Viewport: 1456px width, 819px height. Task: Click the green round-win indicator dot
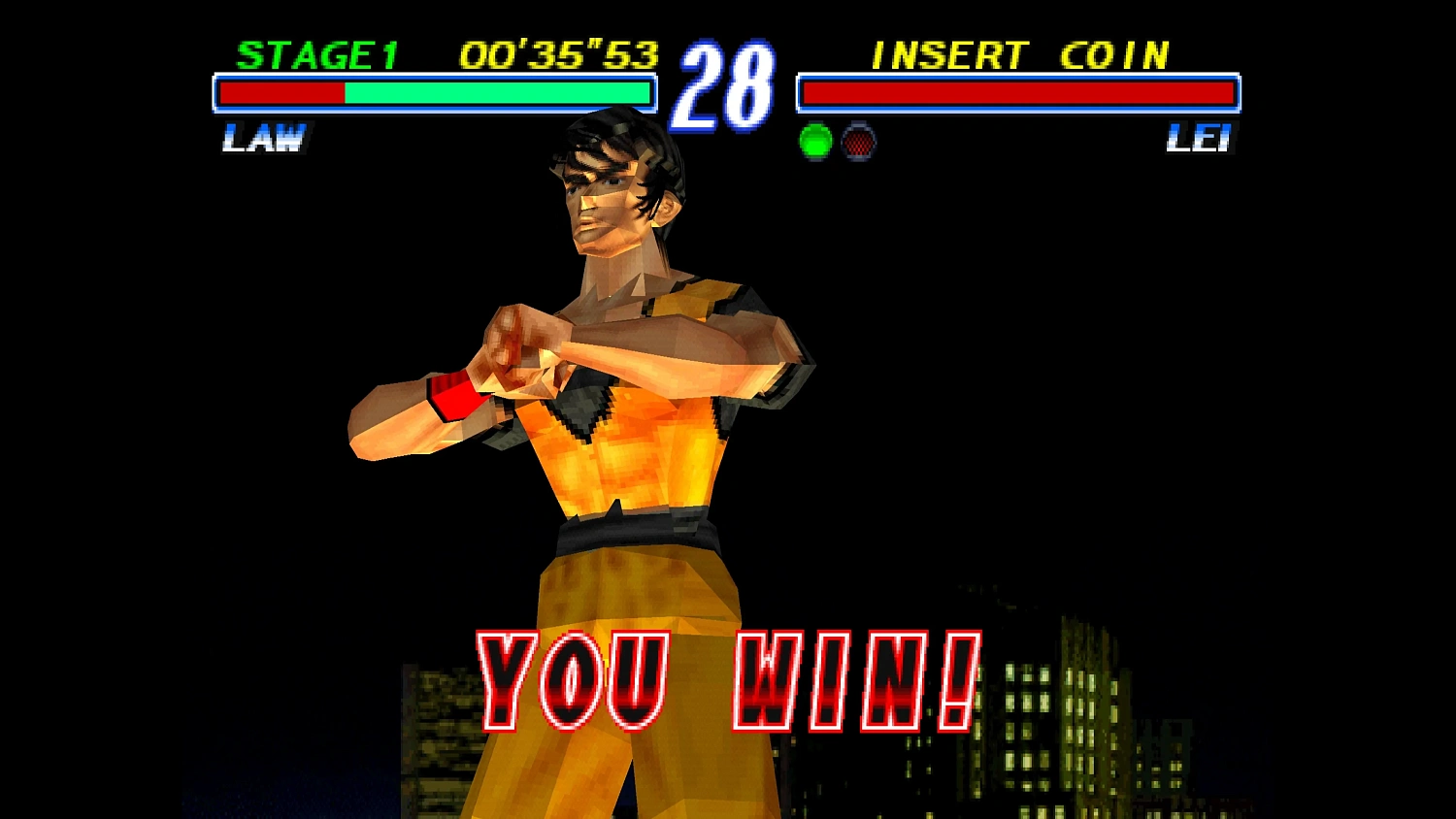click(x=814, y=144)
